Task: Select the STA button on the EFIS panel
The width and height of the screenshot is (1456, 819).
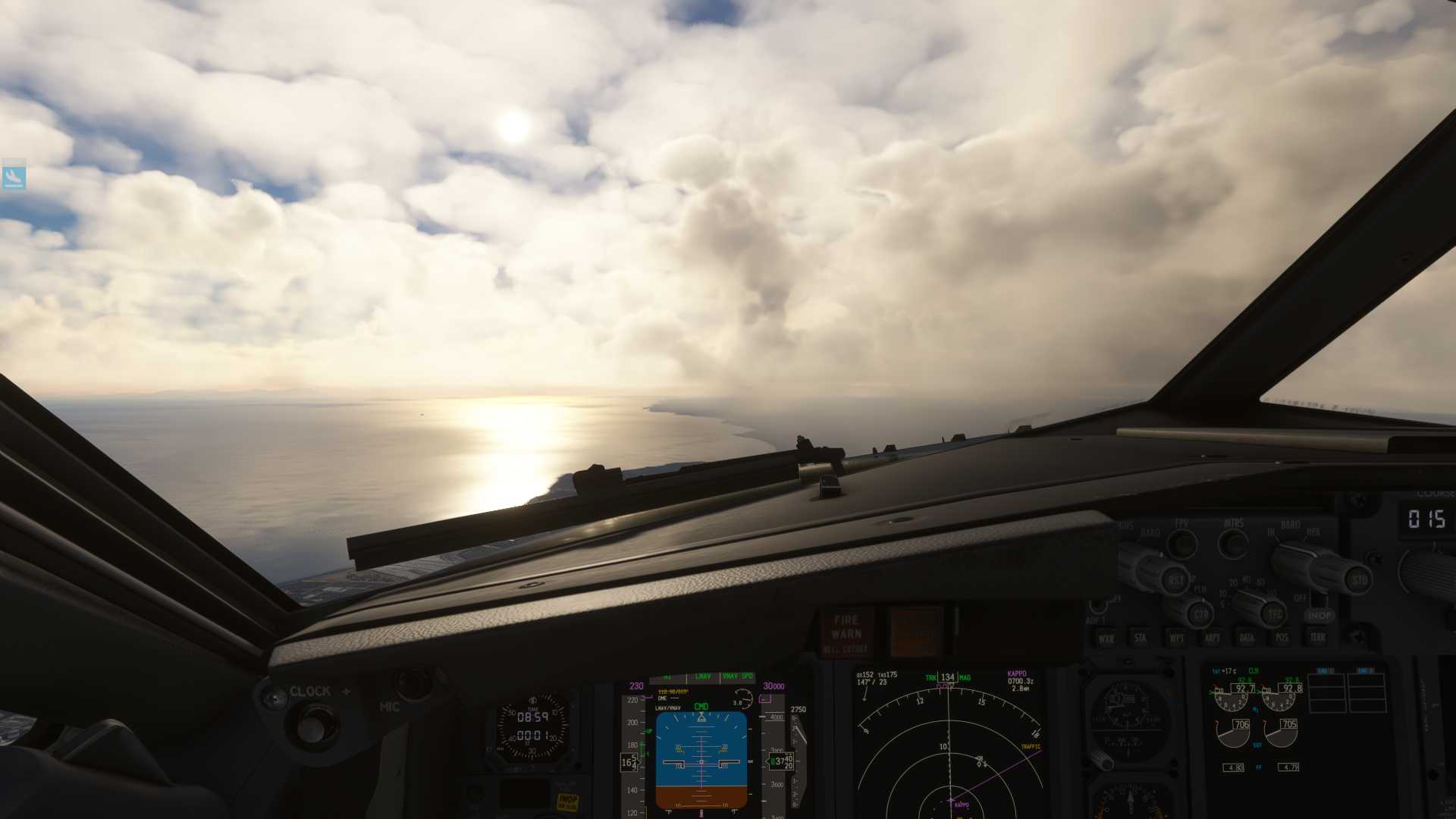Action: pyautogui.click(x=1141, y=637)
